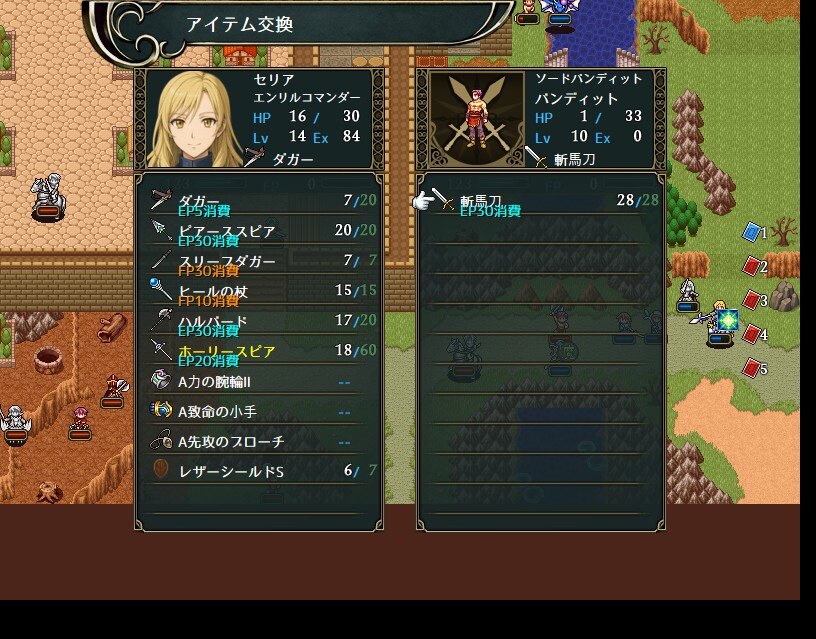
Task: Pick the スリープダガー row
Action: pyautogui.click(x=258, y=261)
